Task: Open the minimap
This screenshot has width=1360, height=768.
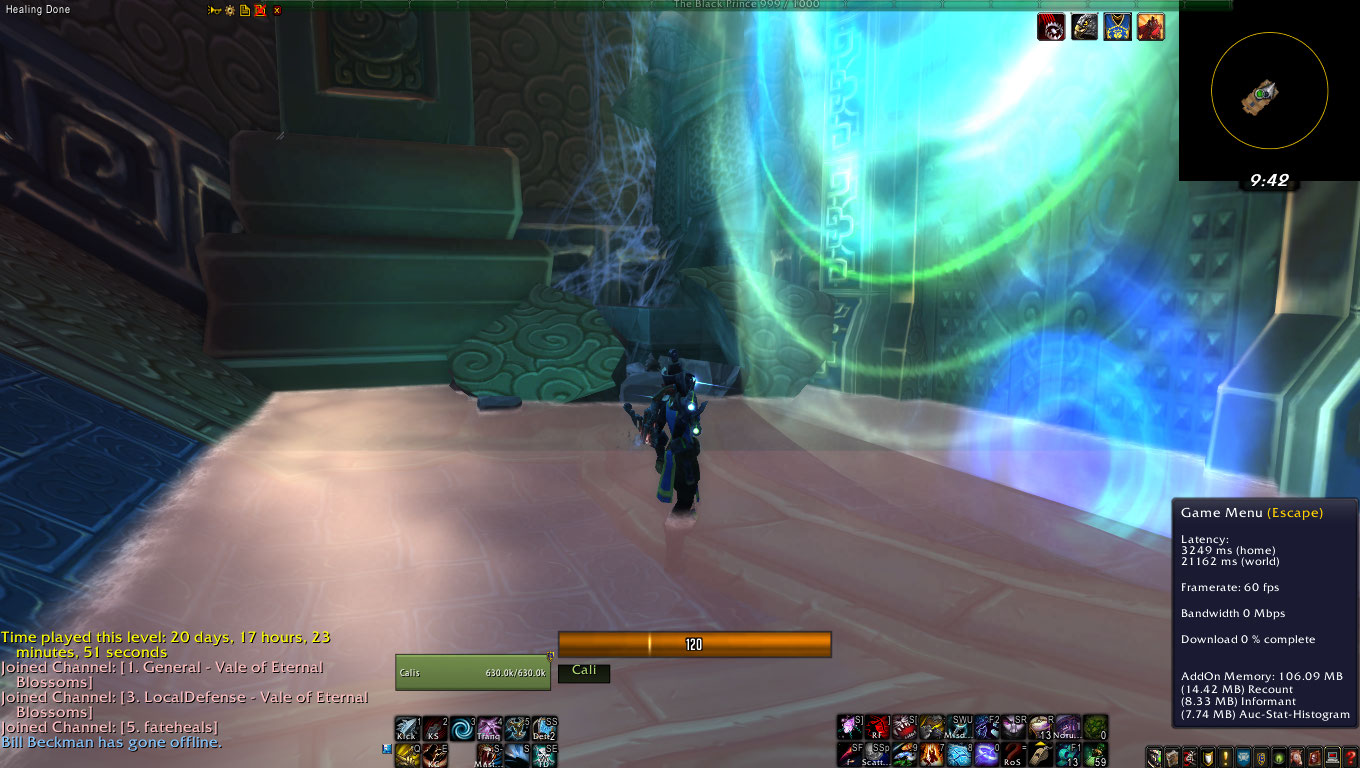Action: tap(1269, 92)
